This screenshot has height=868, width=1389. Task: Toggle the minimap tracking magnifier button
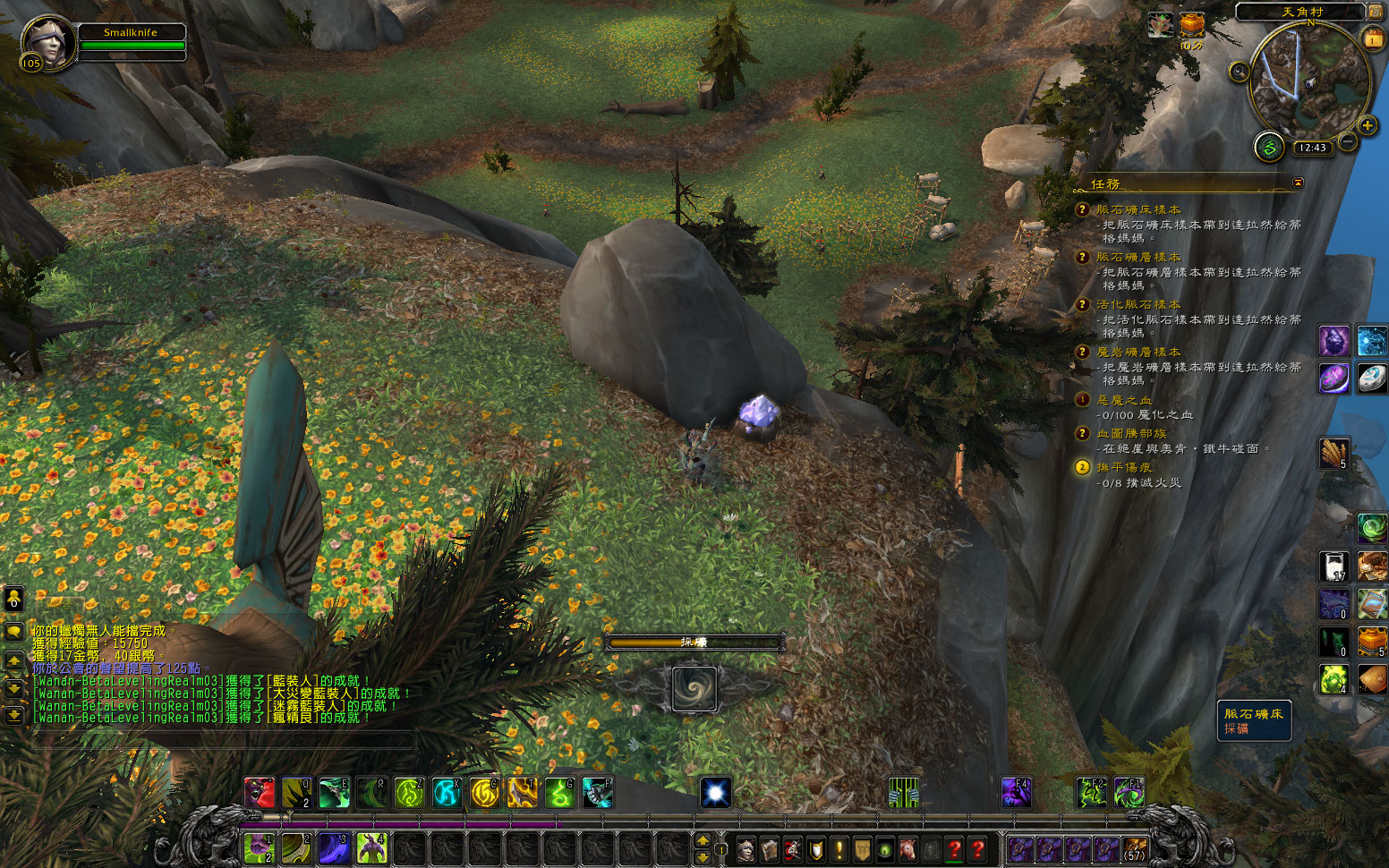[1239, 72]
